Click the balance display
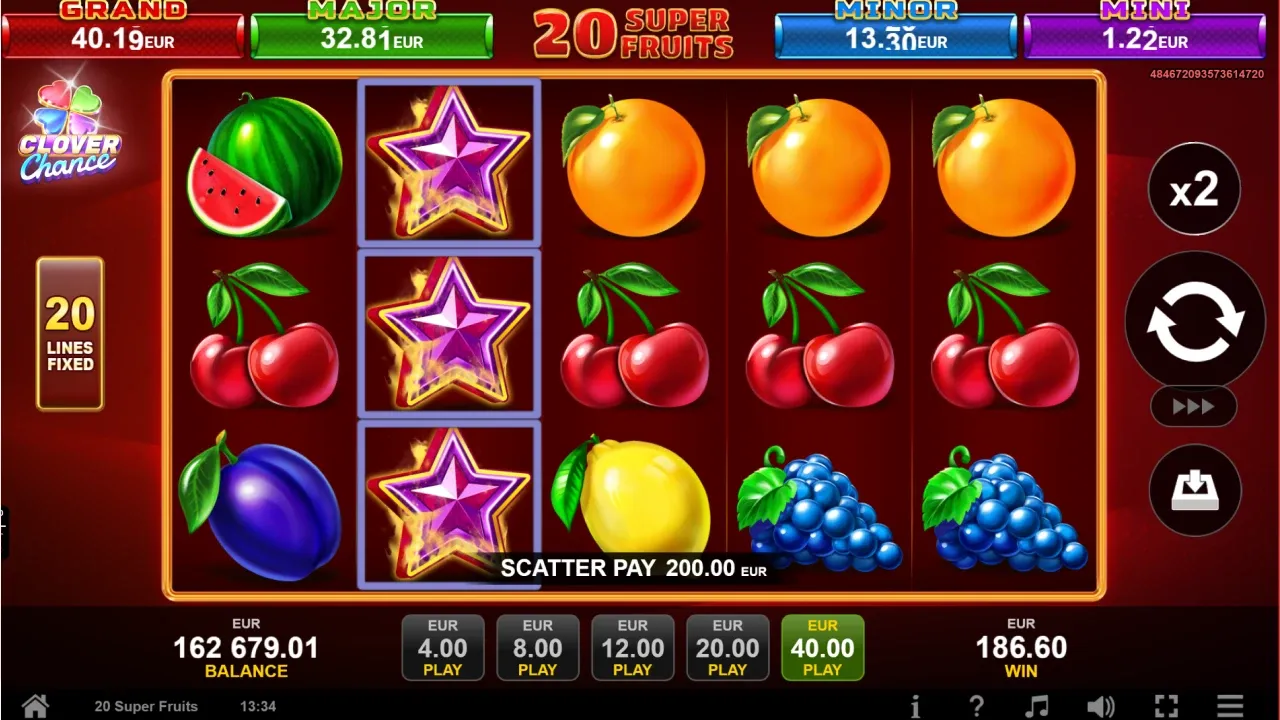1280x720 pixels. tap(246, 647)
